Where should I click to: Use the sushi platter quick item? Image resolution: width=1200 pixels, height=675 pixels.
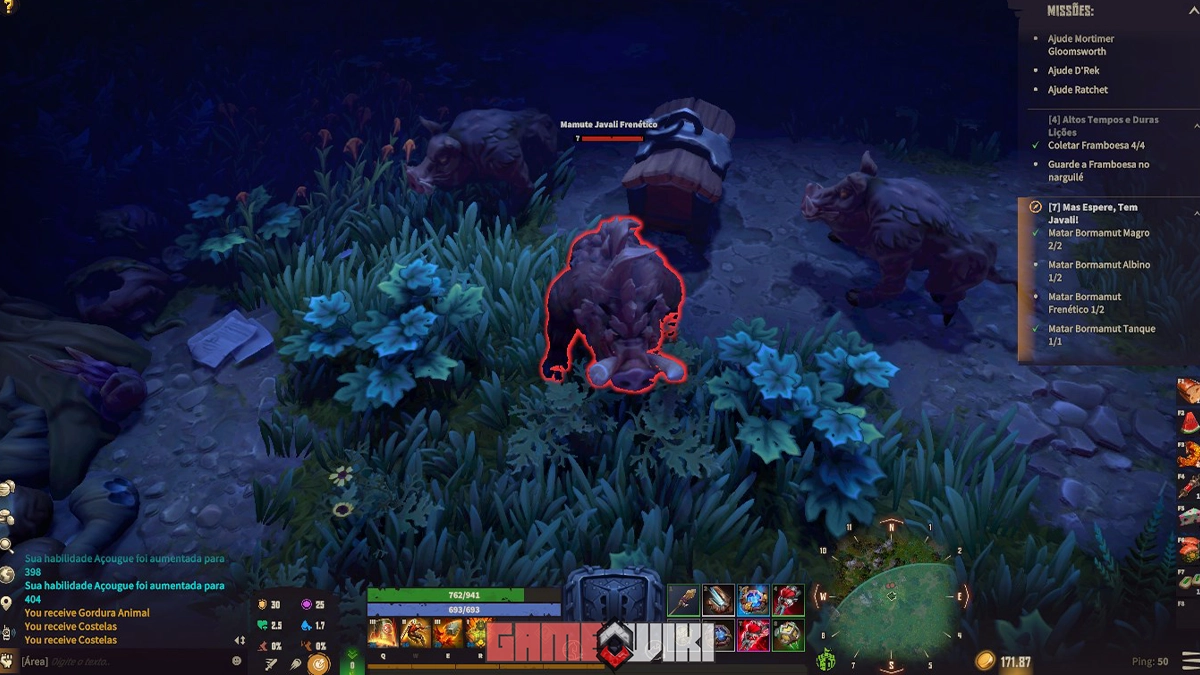(x=1188, y=547)
